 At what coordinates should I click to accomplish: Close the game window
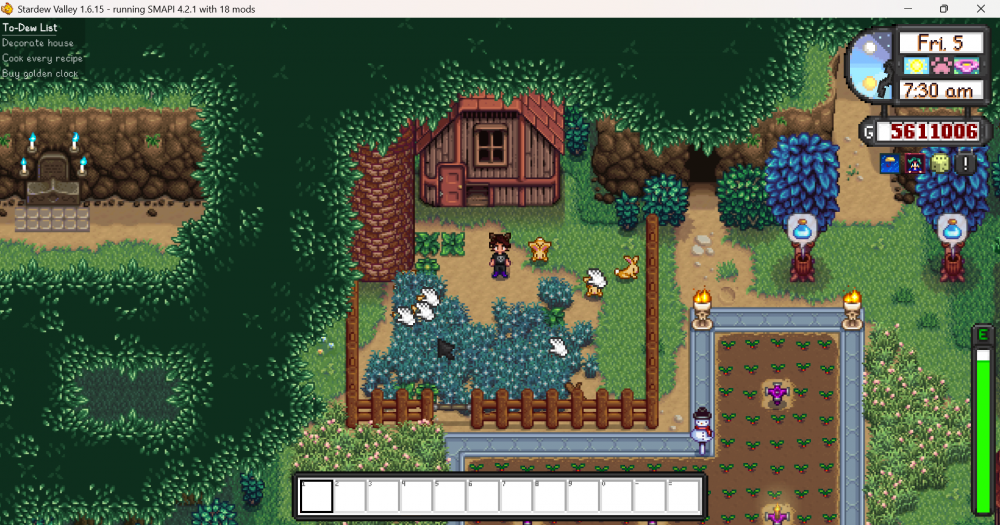point(977,9)
